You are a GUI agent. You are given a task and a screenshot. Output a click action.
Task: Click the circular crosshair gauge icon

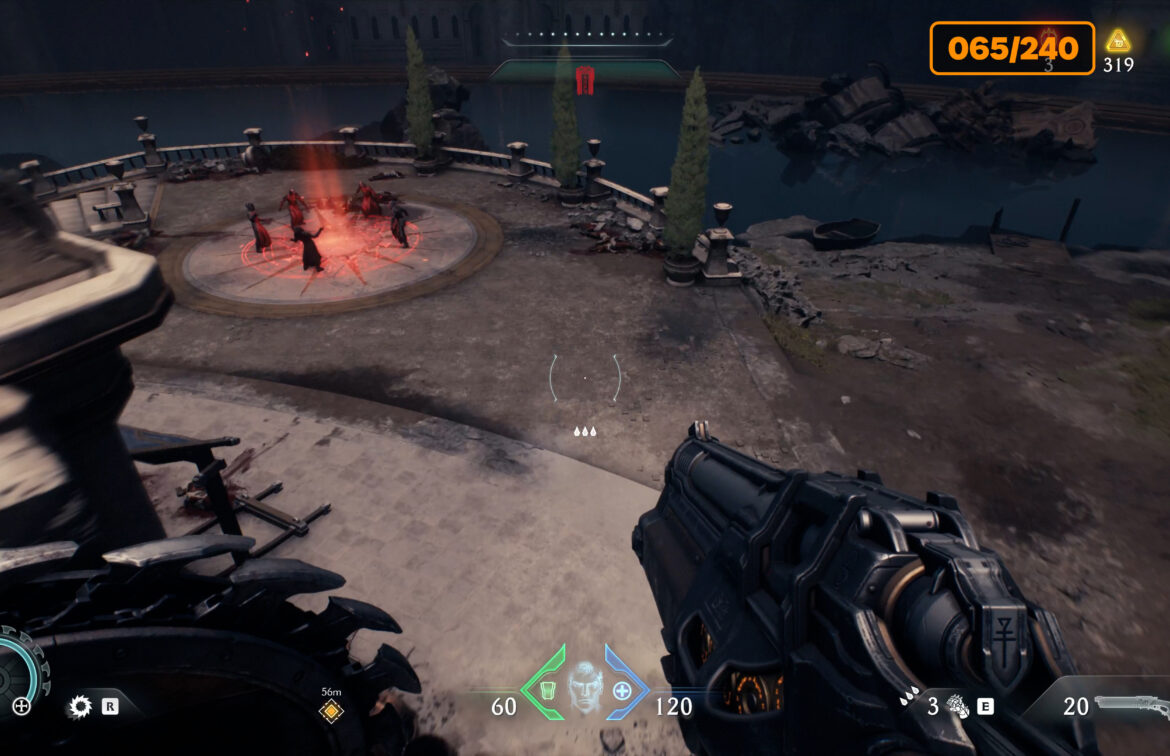click(x=21, y=706)
